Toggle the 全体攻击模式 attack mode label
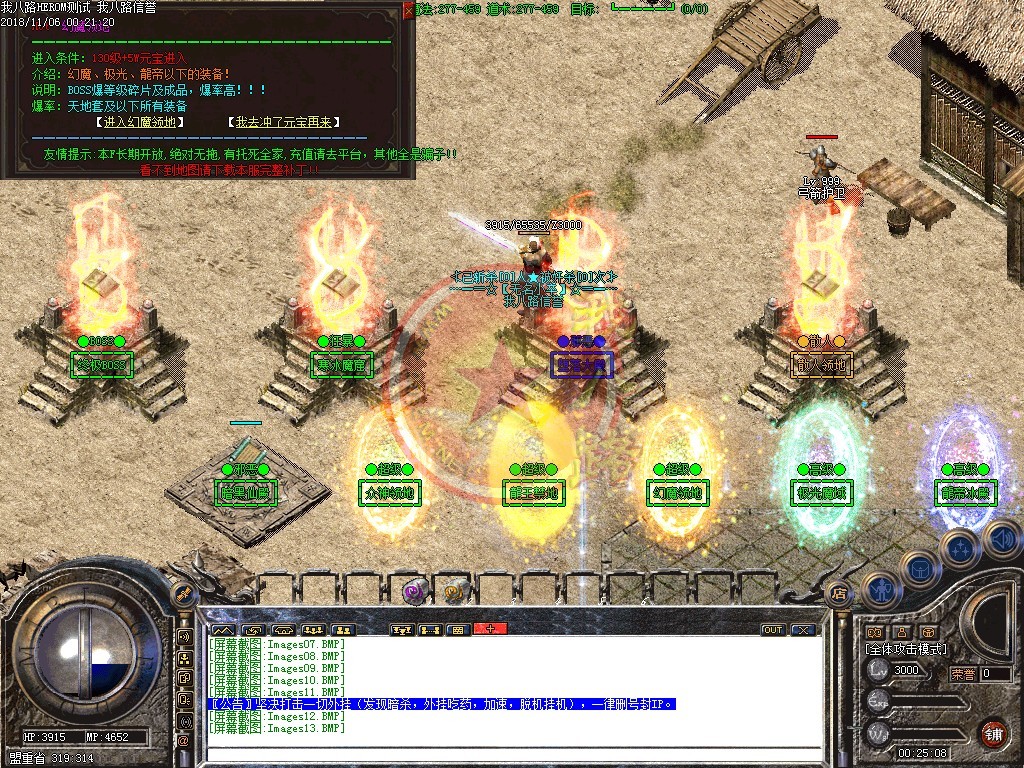 click(x=907, y=649)
